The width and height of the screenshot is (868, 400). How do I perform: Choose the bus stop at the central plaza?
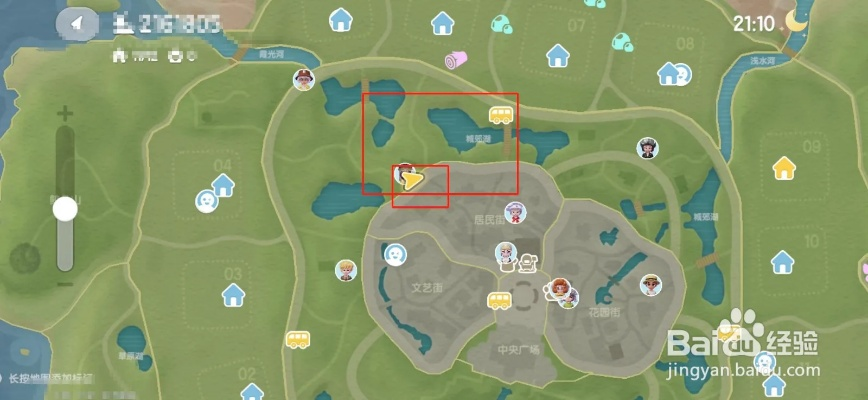point(500,301)
